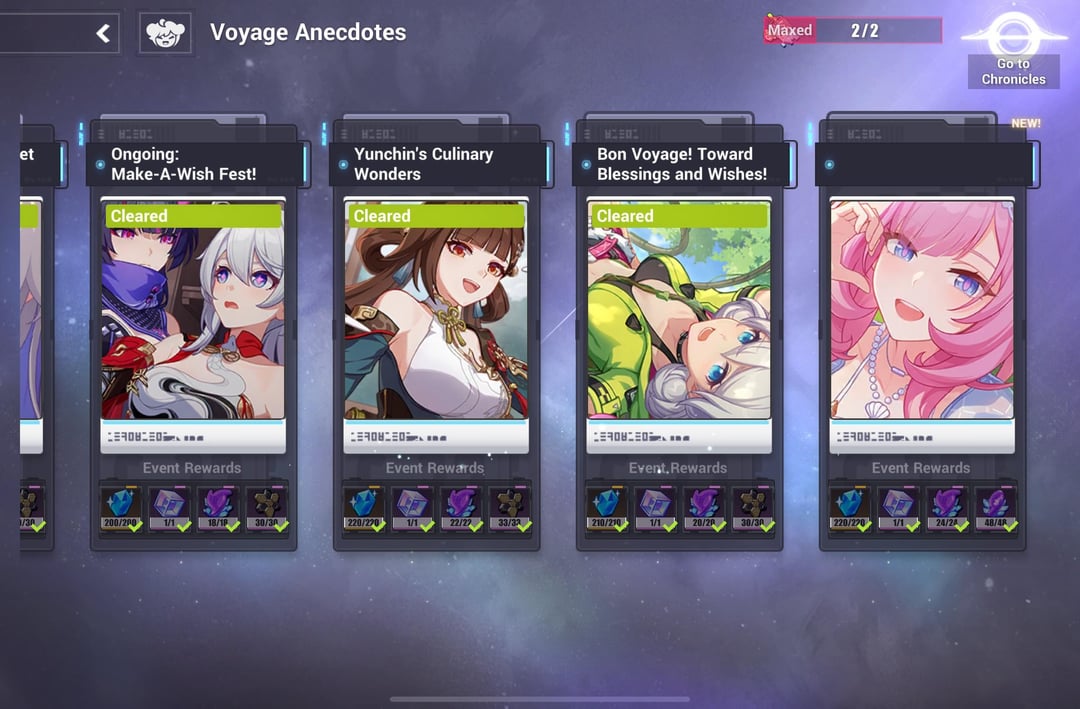The width and height of the screenshot is (1080, 709).
Task: Open the NEW pink-haired girl event card
Action: (921, 310)
